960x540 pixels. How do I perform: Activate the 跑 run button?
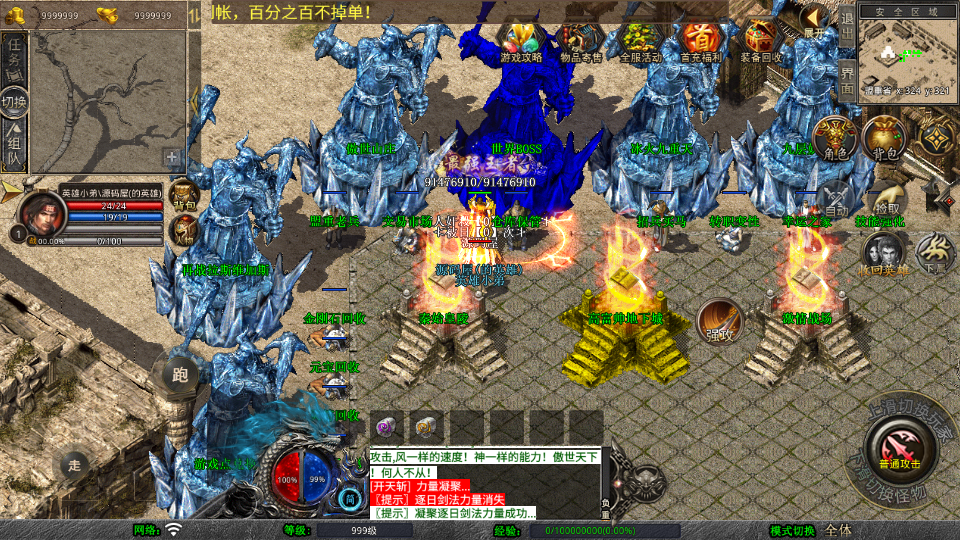tap(180, 376)
